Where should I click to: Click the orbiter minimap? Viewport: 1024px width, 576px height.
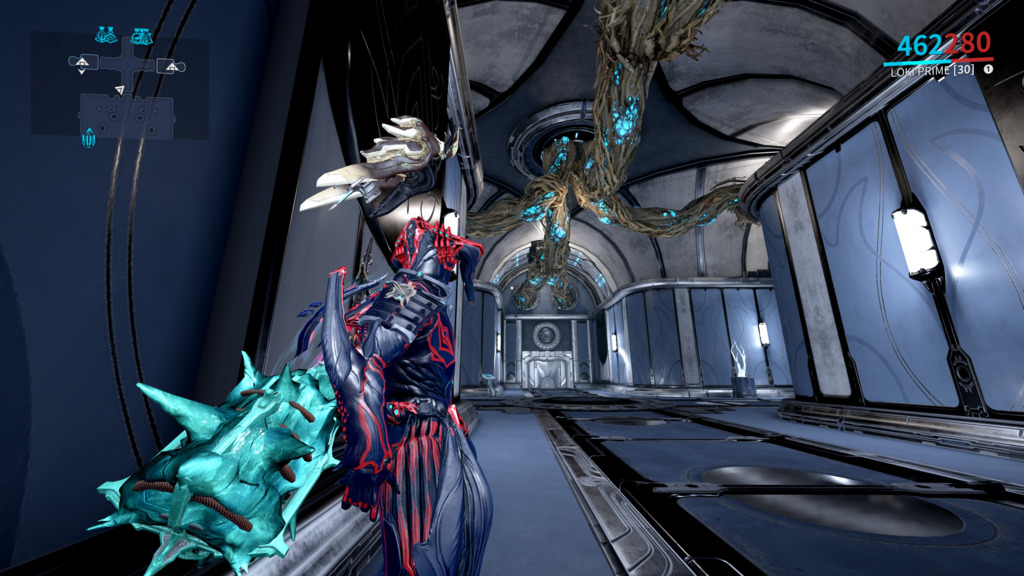pyautogui.click(x=119, y=84)
